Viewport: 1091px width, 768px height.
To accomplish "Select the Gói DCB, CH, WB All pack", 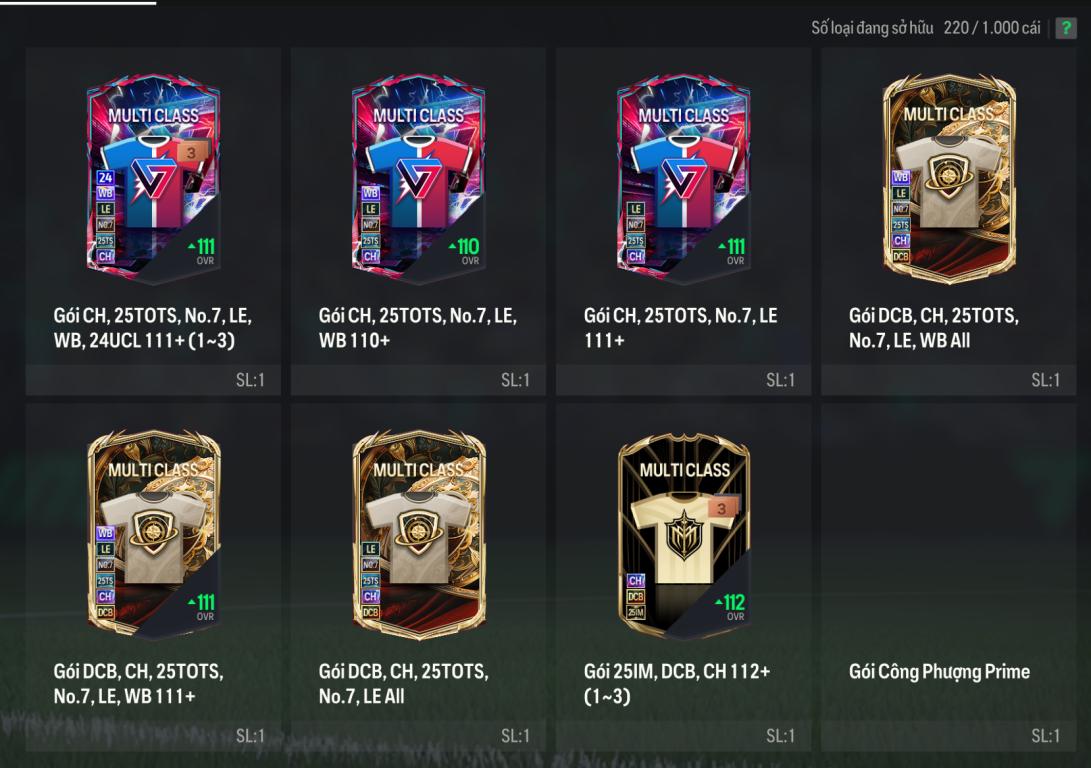I will (948, 182).
